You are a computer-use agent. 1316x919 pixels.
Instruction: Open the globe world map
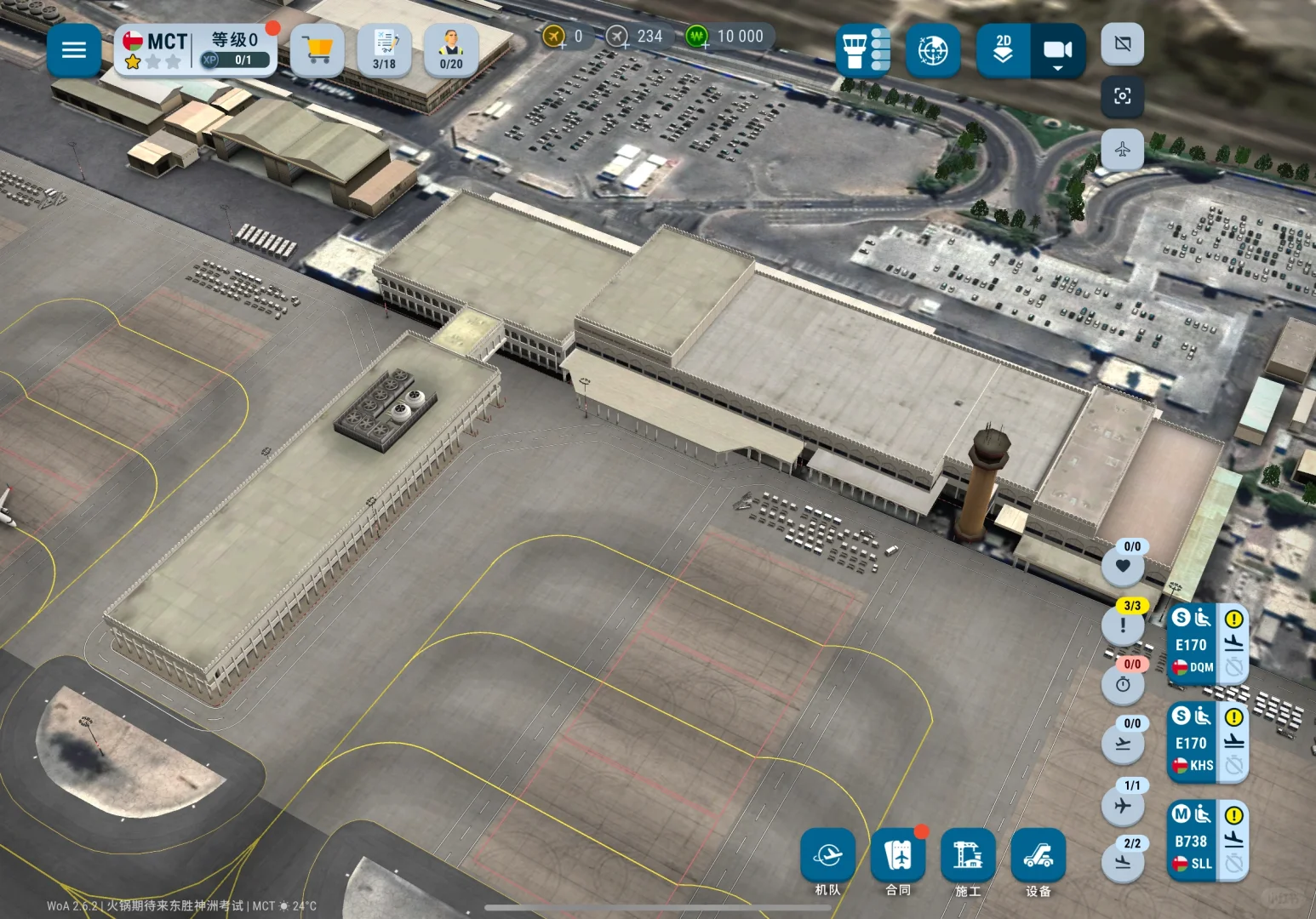(933, 50)
